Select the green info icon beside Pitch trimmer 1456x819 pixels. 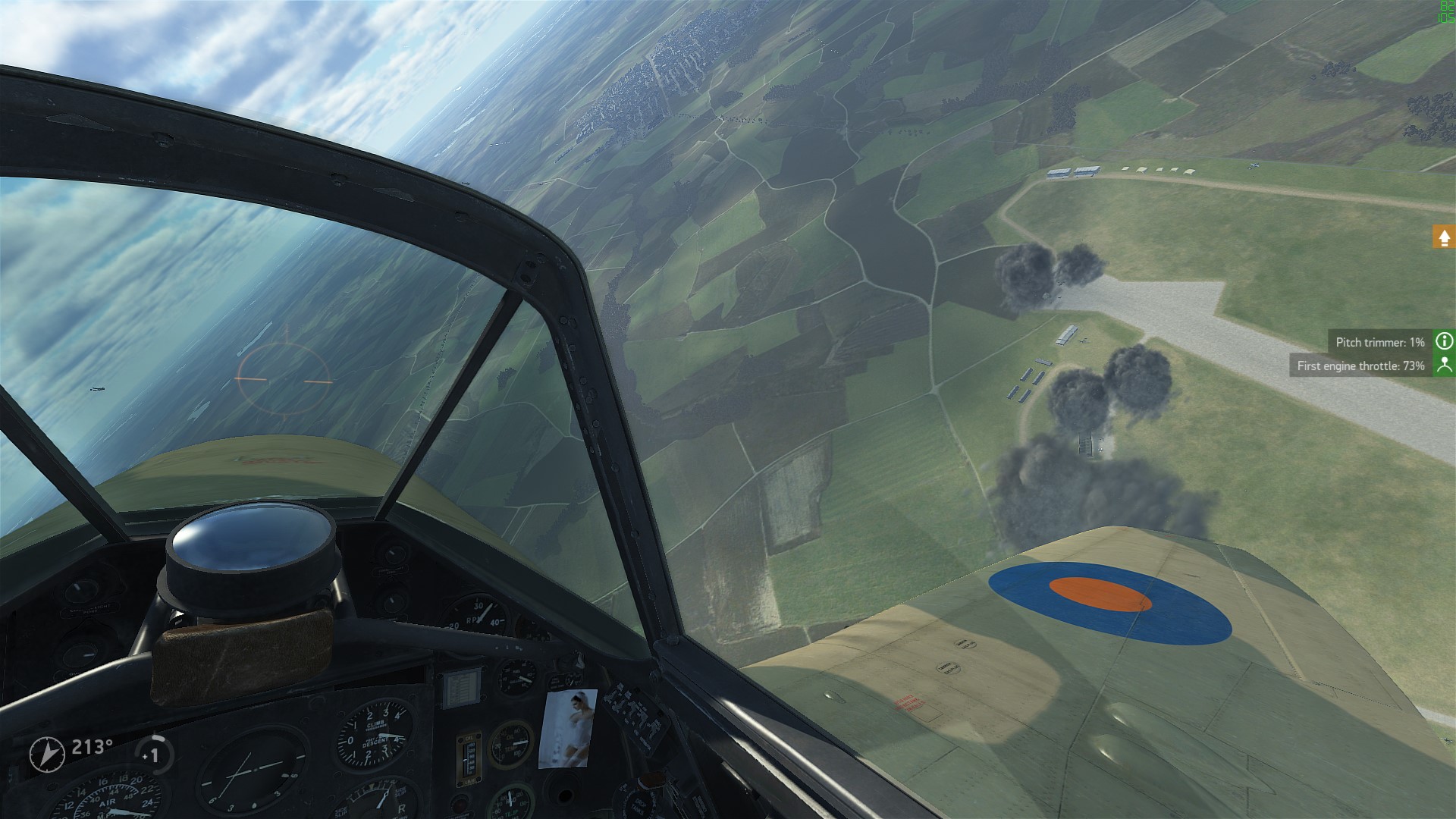coord(1444,341)
